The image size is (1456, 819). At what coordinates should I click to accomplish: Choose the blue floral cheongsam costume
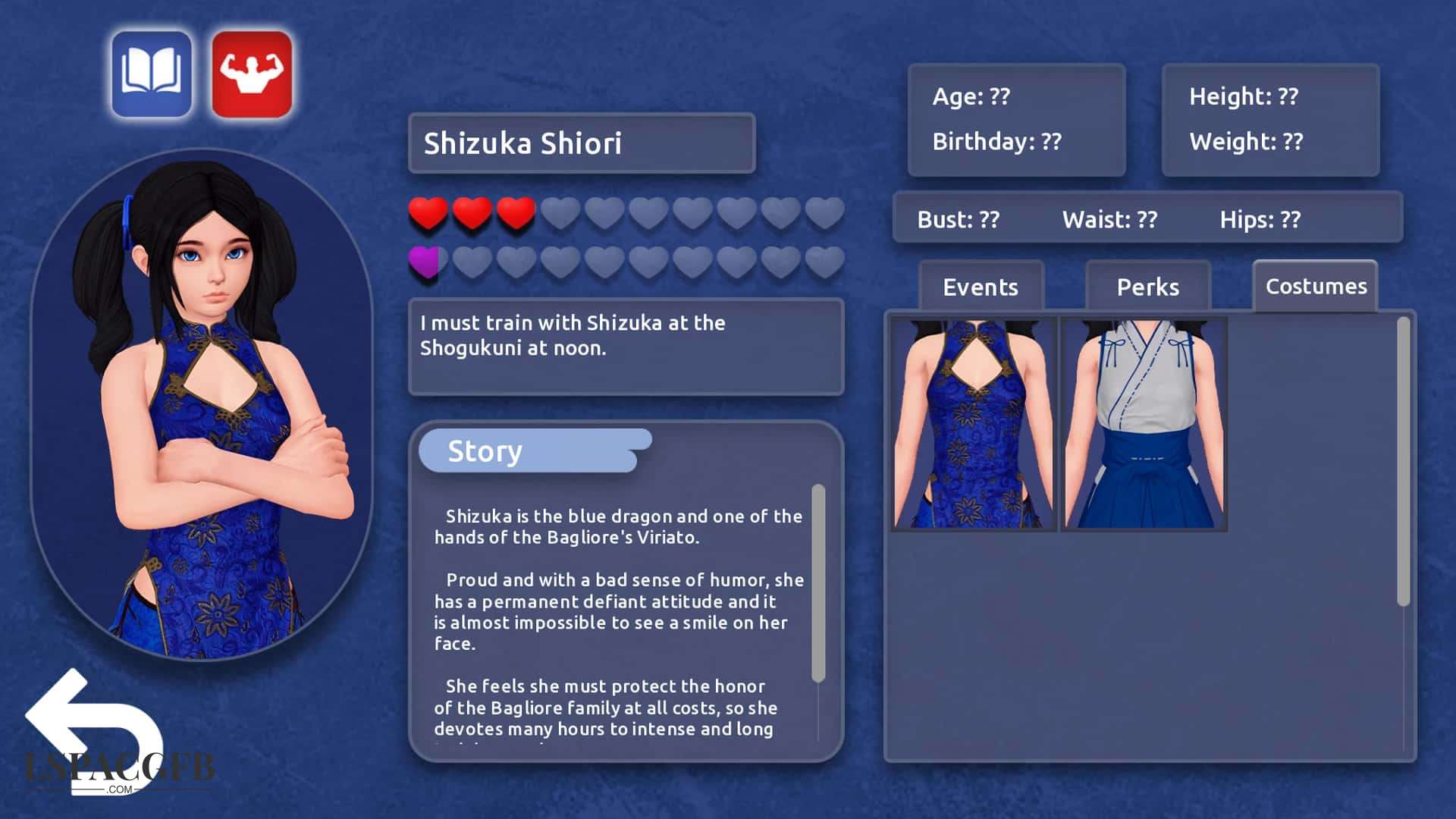coord(974,423)
